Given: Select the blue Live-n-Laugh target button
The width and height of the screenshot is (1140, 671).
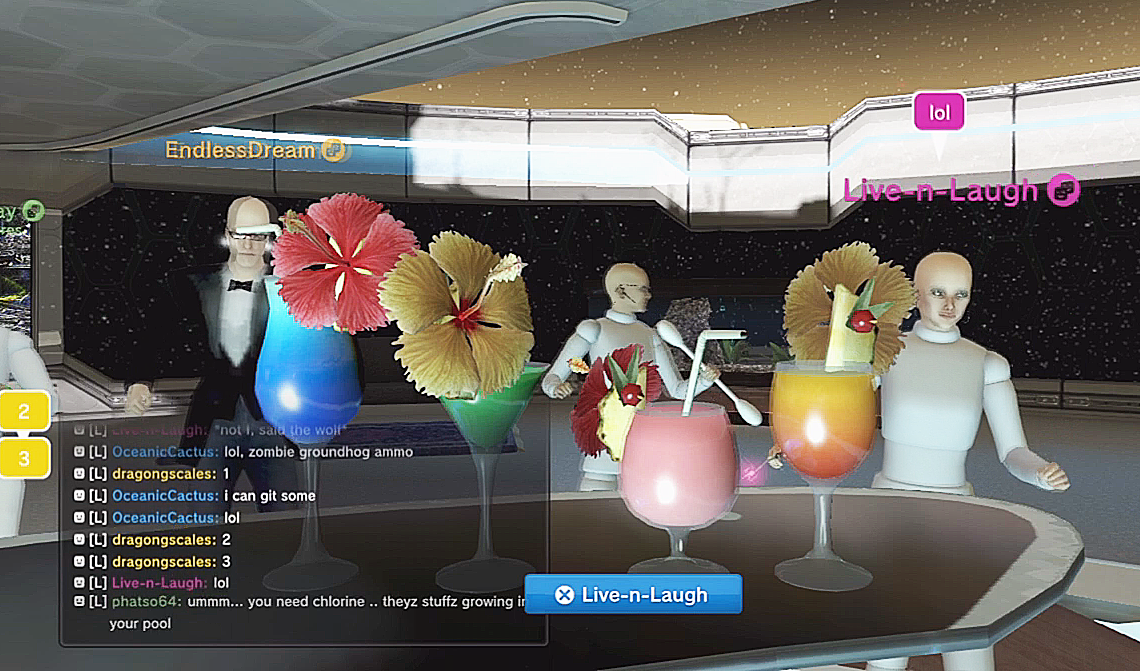Looking at the screenshot, I should point(633,595).
